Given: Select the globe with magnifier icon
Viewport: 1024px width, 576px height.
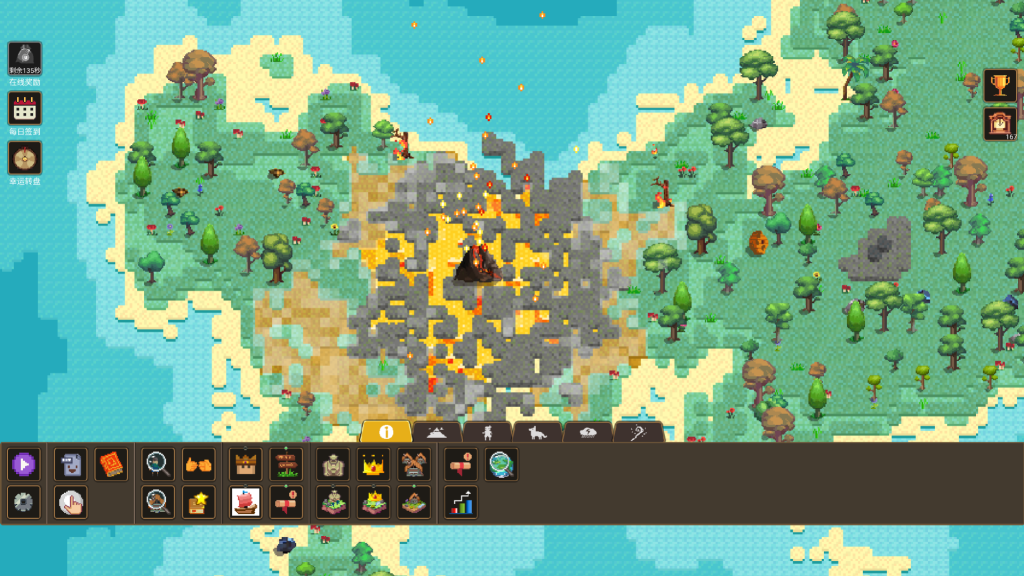Looking at the screenshot, I should (501, 464).
